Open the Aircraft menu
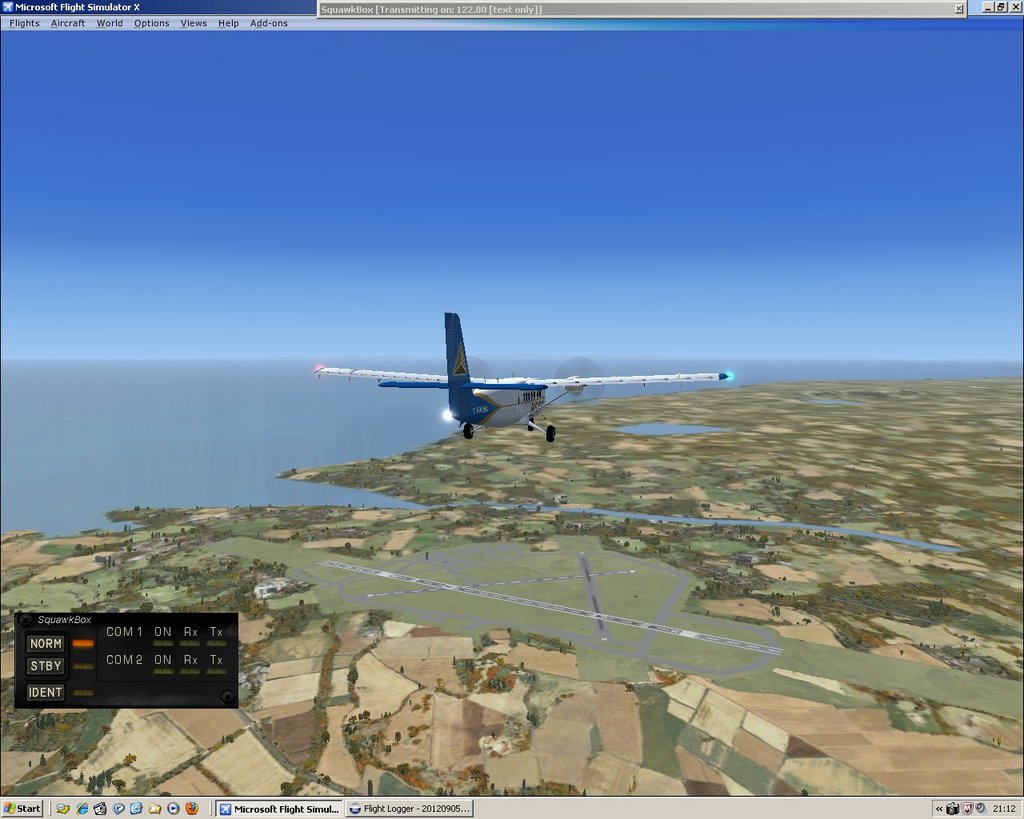The image size is (1024, 819). click(x=68, y=23)
